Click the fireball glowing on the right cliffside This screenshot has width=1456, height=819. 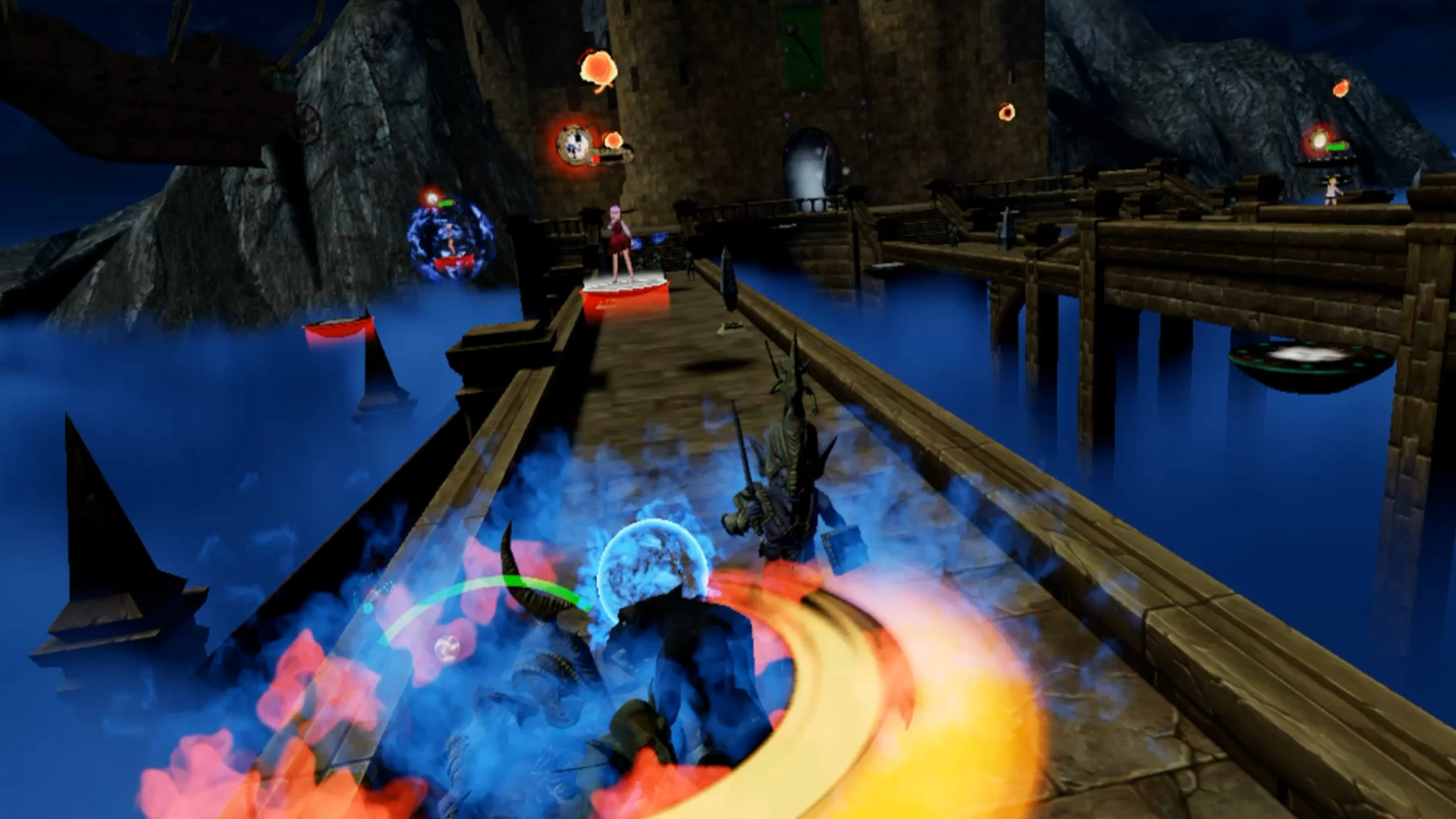click(1342, 88)
